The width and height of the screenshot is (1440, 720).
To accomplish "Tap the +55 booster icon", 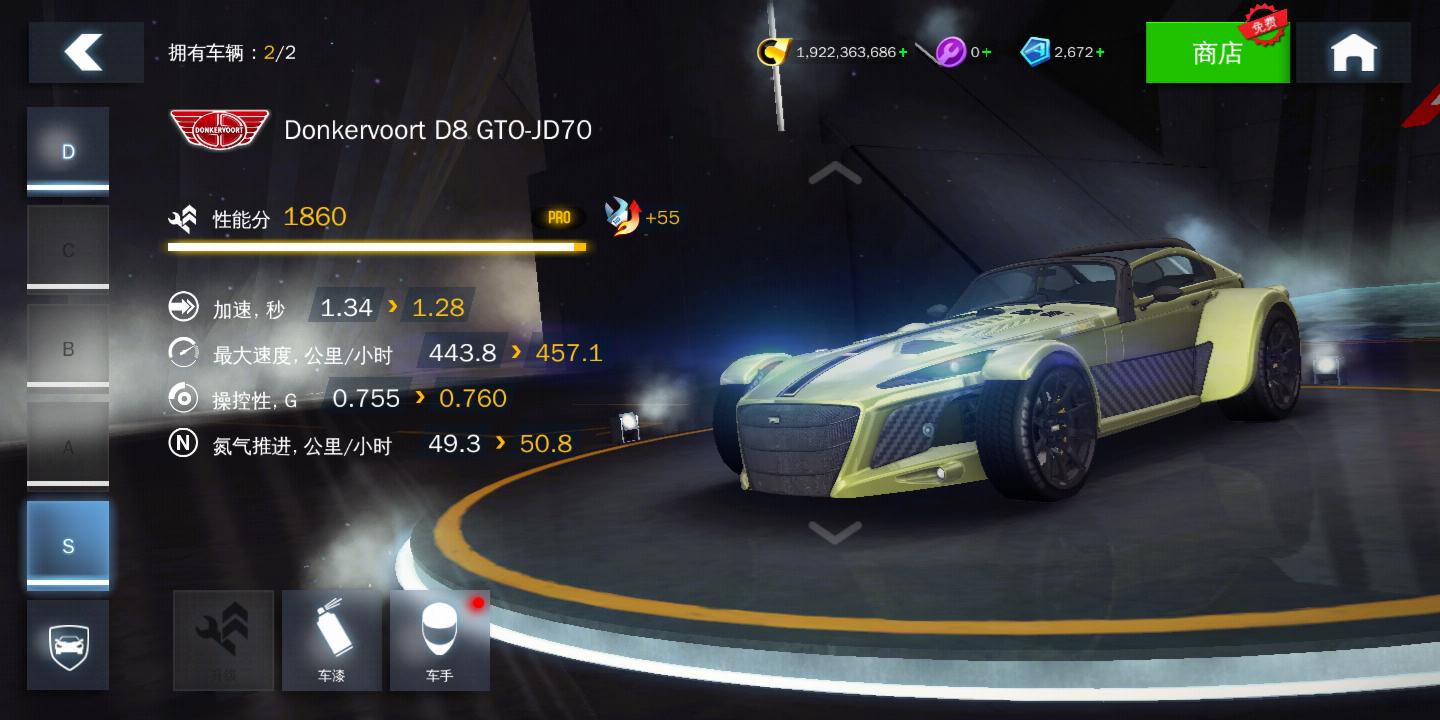I will click(624, 217).
